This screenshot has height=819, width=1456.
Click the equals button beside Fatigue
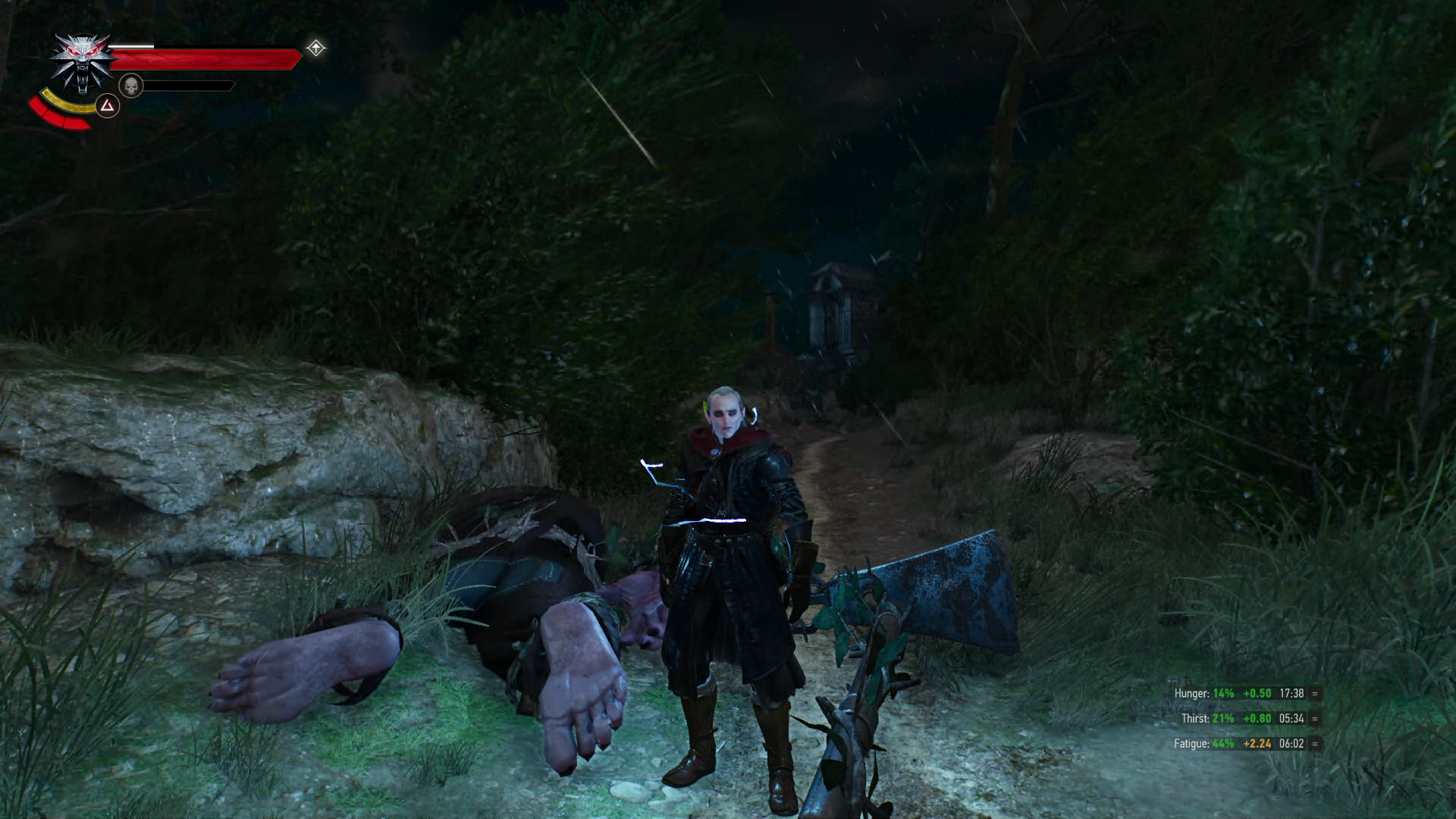tap(1314, 743)
